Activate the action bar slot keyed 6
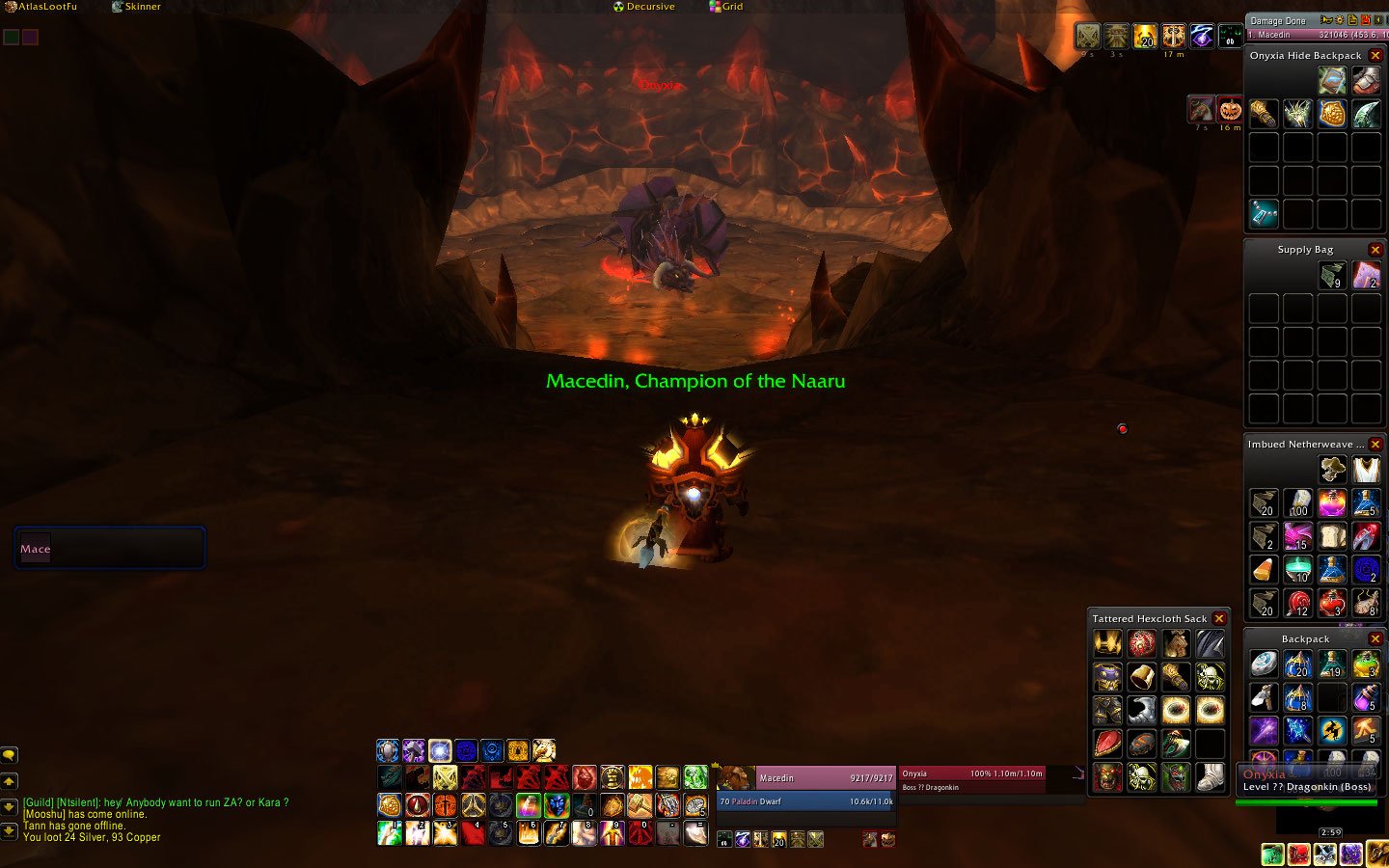 [x=529, y=832]
